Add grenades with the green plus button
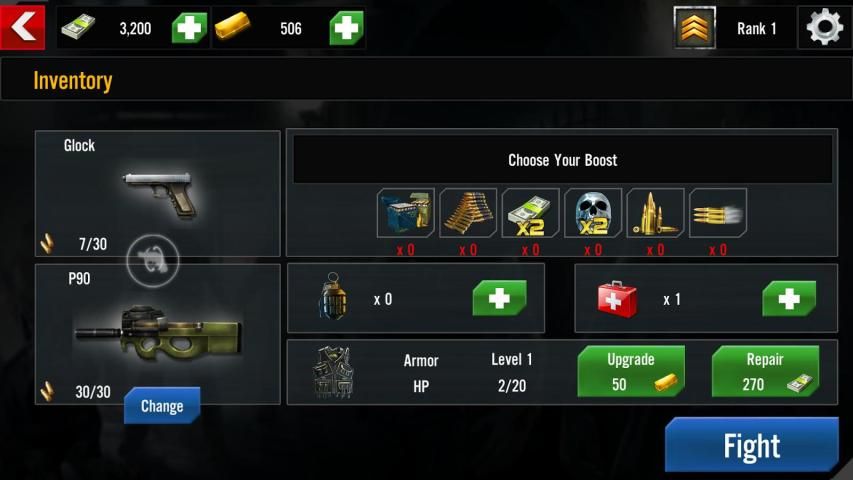 pos(499,298)
